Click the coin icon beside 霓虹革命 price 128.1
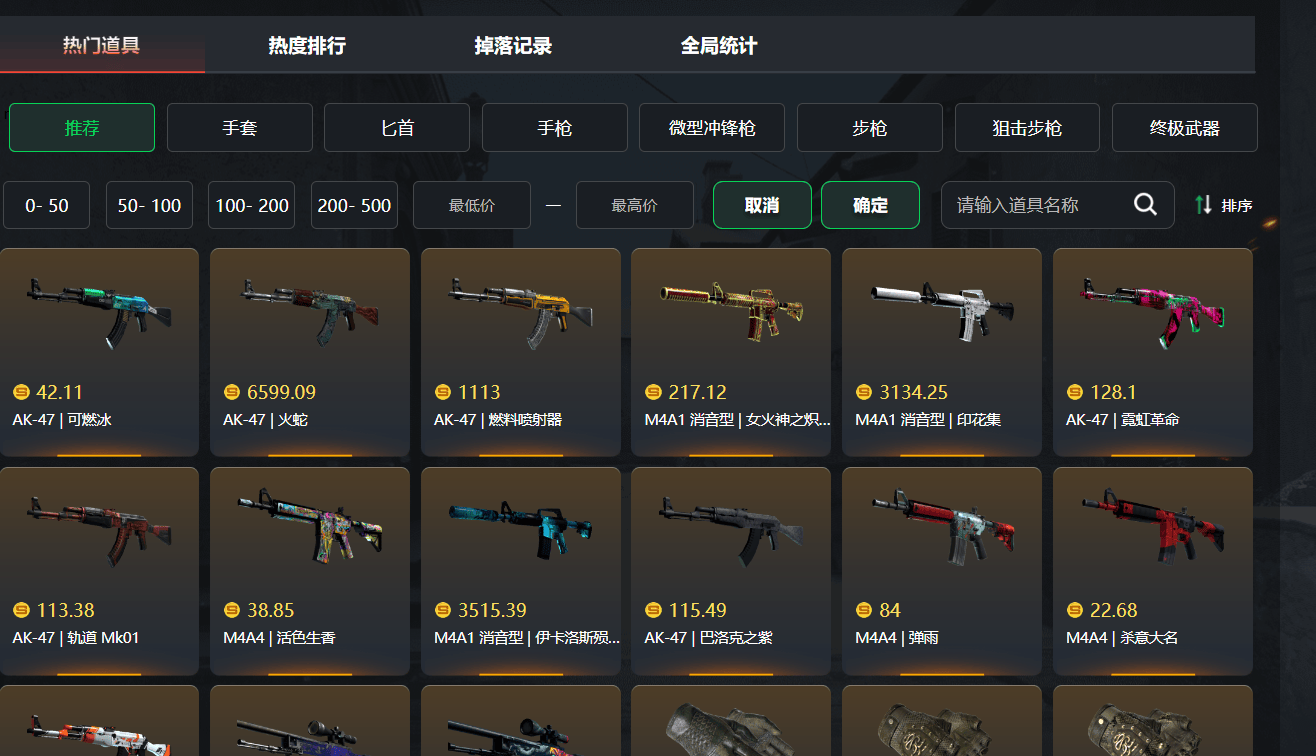This screenshot has height=756, width=1316. click(x=1074, y=391)
